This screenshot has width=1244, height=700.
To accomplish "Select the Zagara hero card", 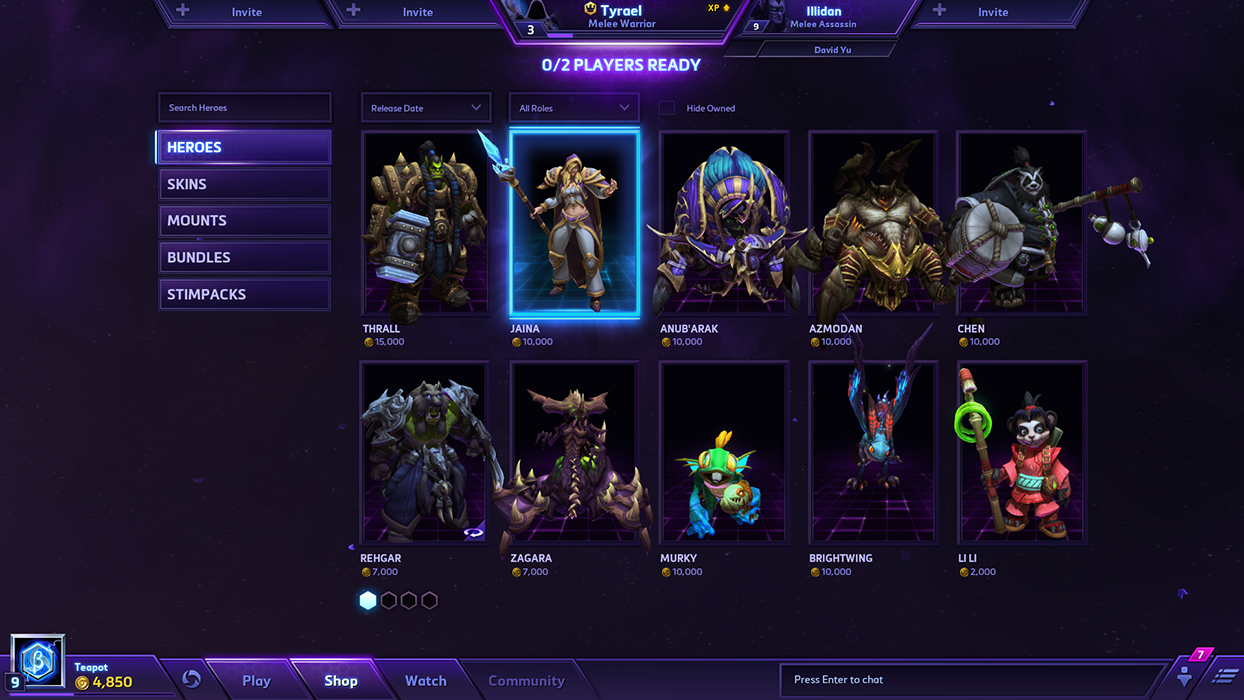I will coord(574,453).
